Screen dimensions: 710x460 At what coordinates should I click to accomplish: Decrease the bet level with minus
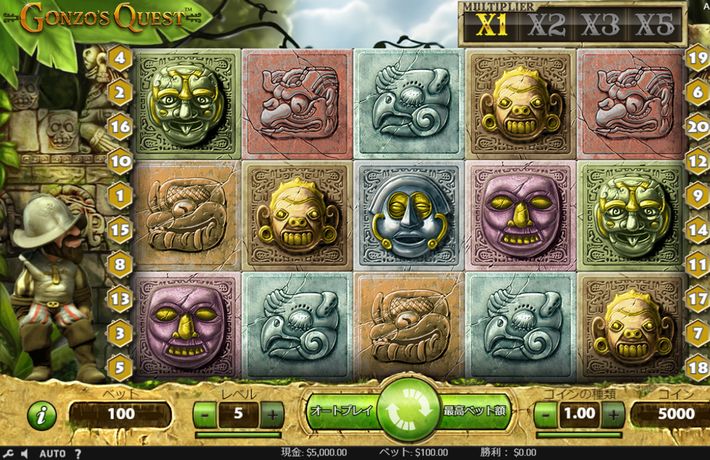point(203,414)
